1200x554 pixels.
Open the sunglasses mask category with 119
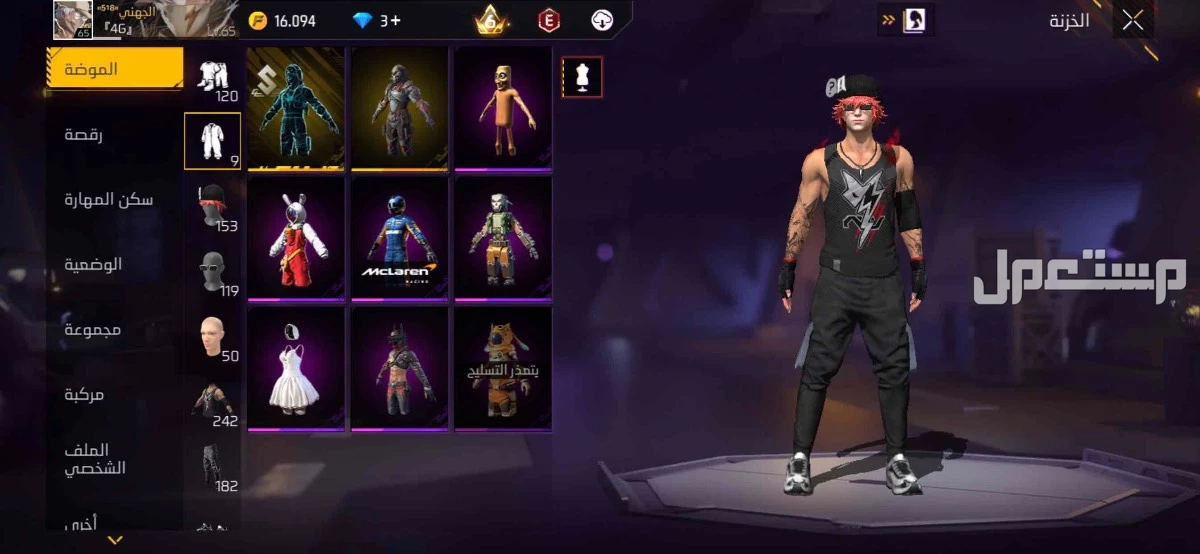(x=212, y=272)
